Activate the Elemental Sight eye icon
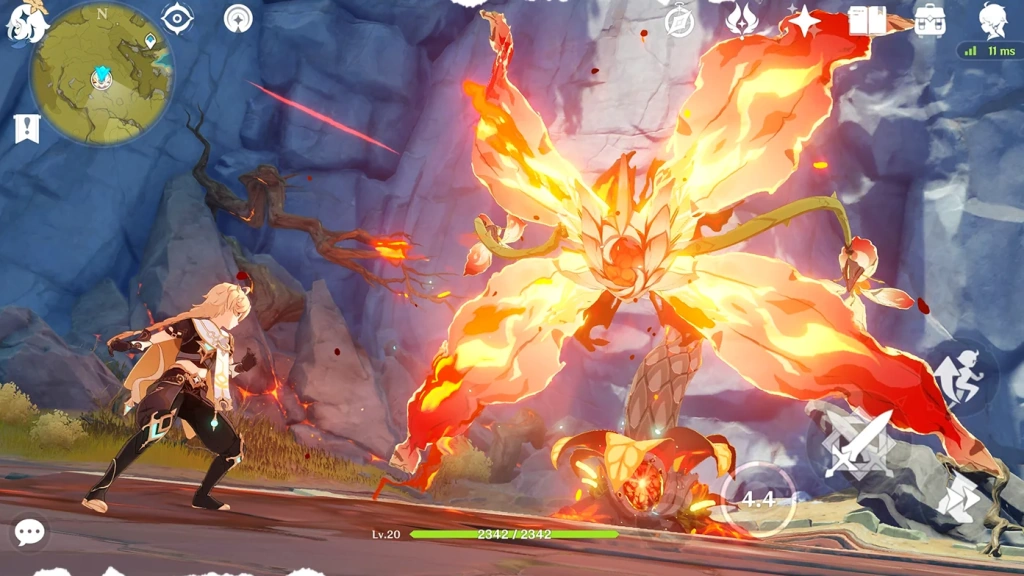 pyautogui.click(x=178, y=19)
